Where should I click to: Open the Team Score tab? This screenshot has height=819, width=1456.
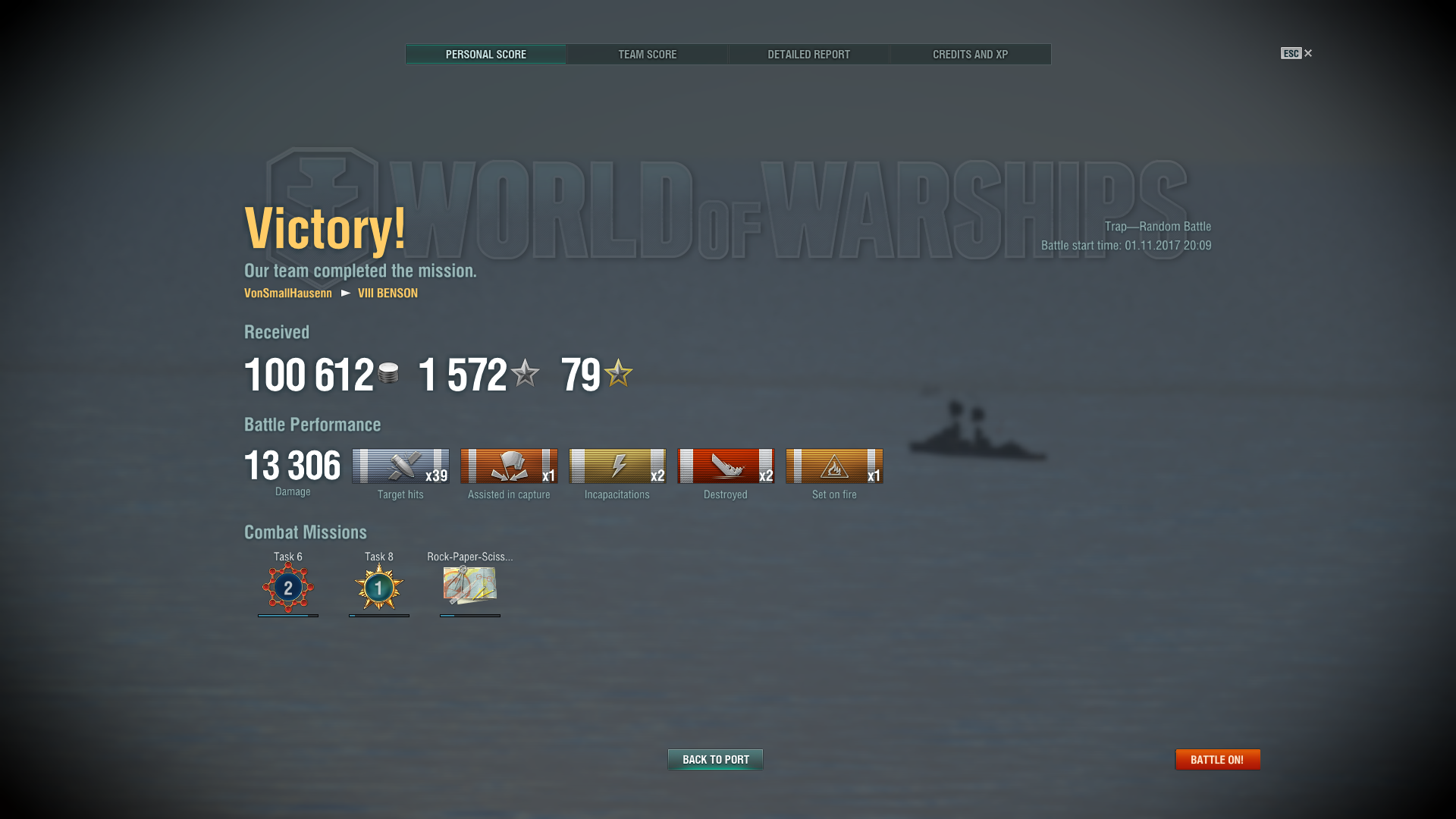pos(647,55)
